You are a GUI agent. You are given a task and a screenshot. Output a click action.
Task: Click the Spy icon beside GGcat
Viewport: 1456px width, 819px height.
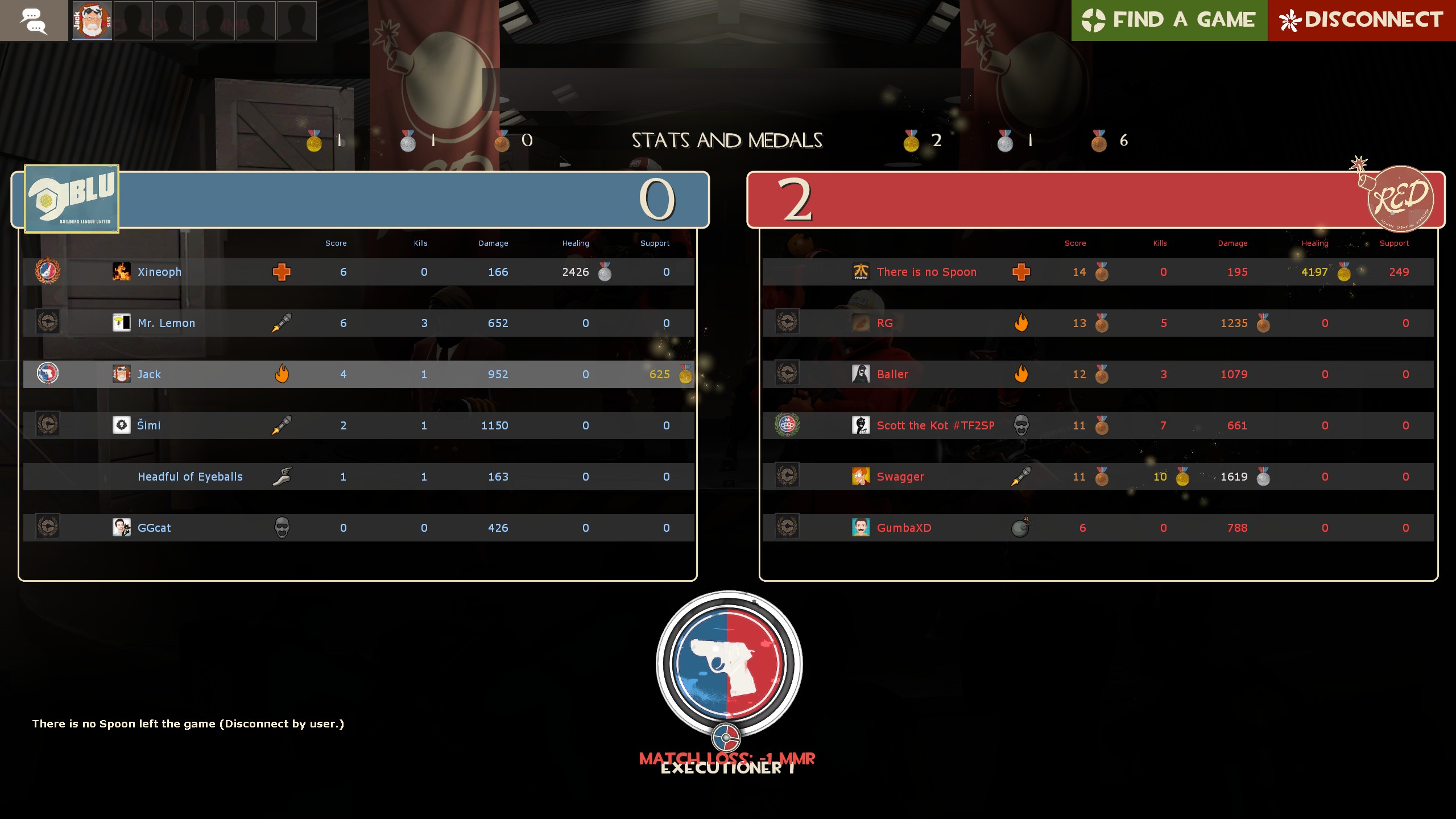[x=283, y=527]
